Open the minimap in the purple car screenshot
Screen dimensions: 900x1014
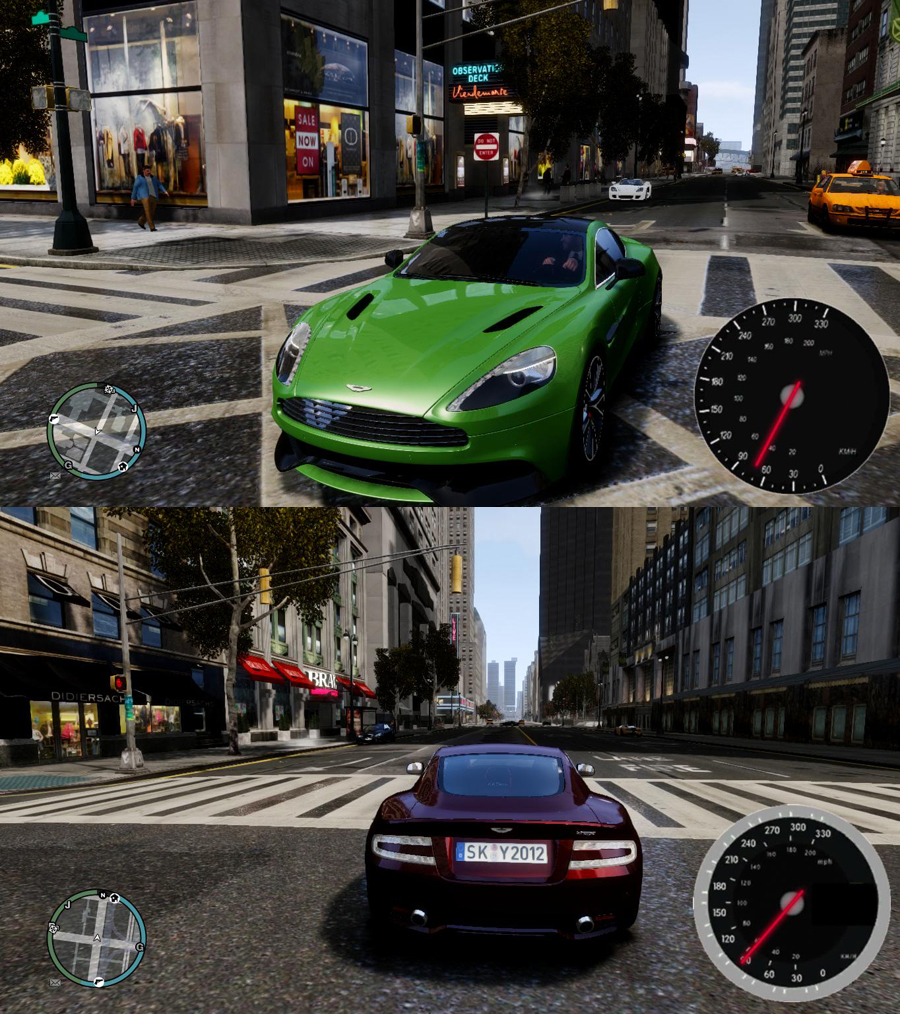point(96,938)
